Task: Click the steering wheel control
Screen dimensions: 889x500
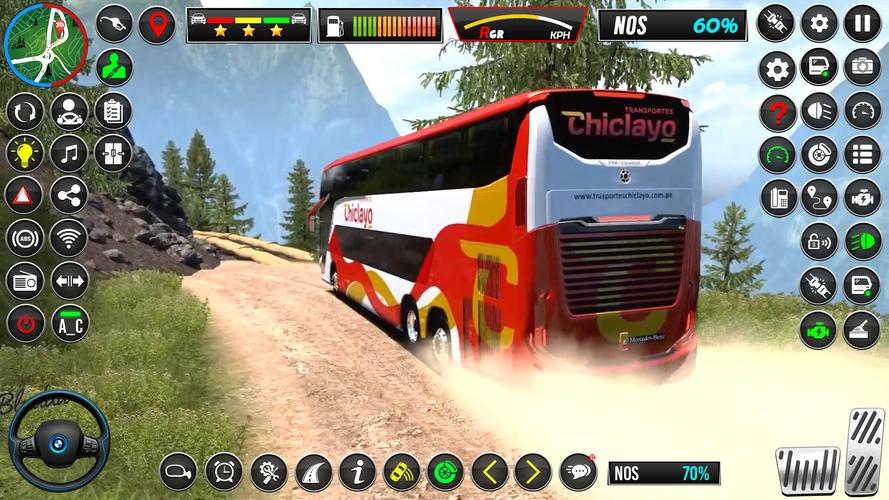Action: coord(60,440)
